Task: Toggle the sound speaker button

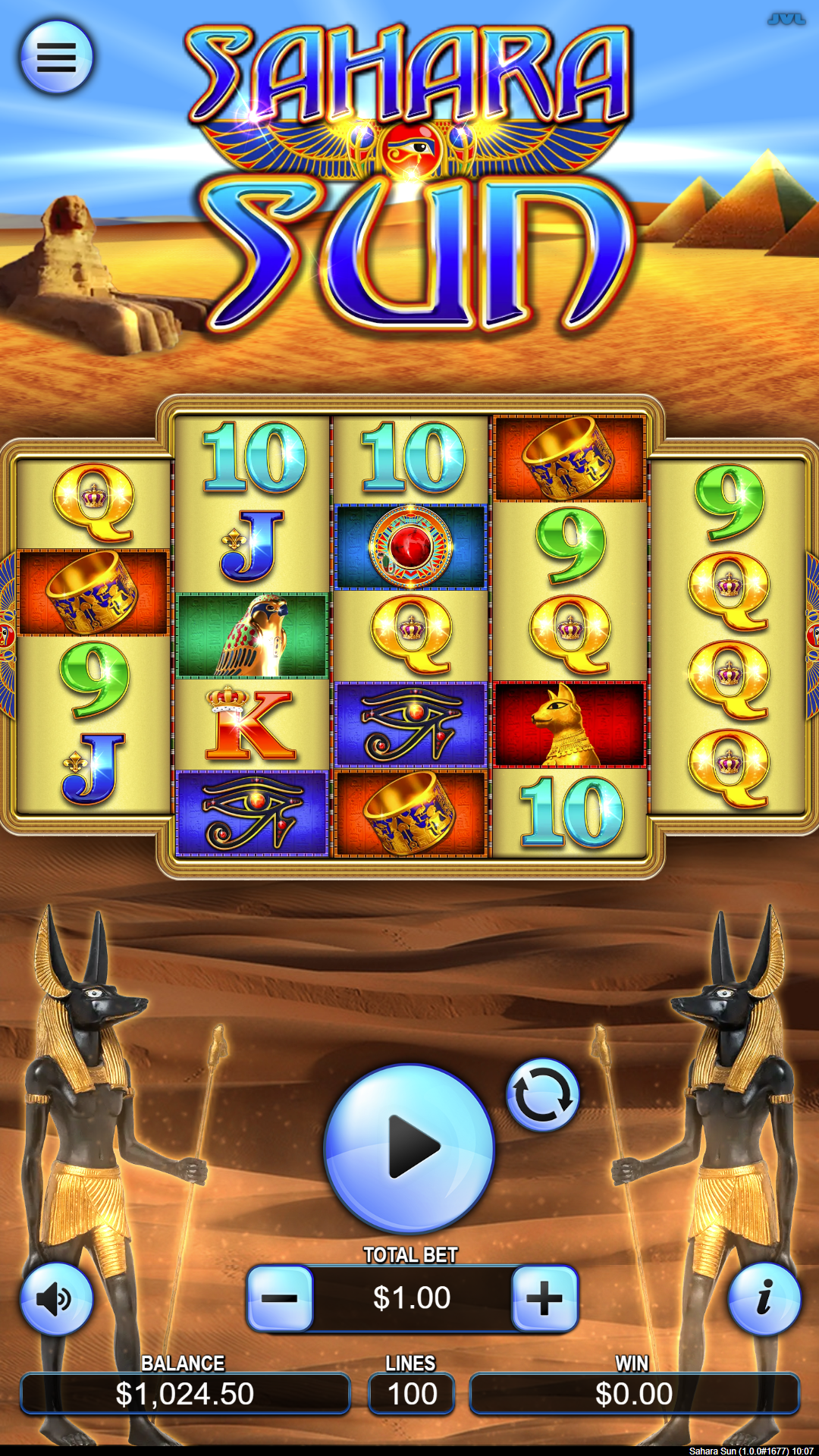Action: [56, 1298]
